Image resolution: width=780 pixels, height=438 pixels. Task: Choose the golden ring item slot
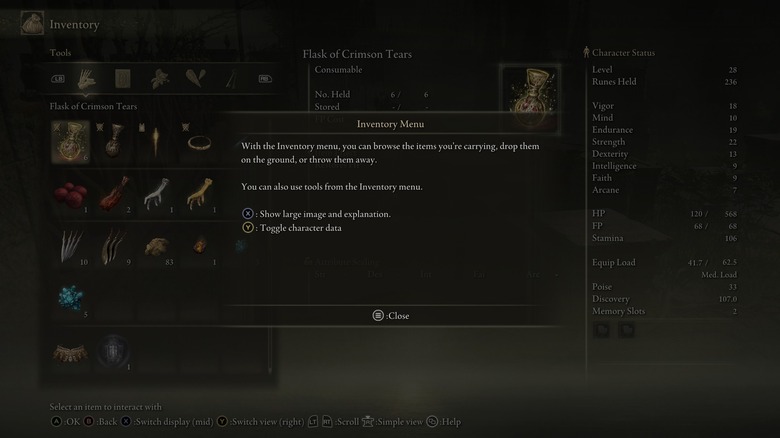pos(201,141)
